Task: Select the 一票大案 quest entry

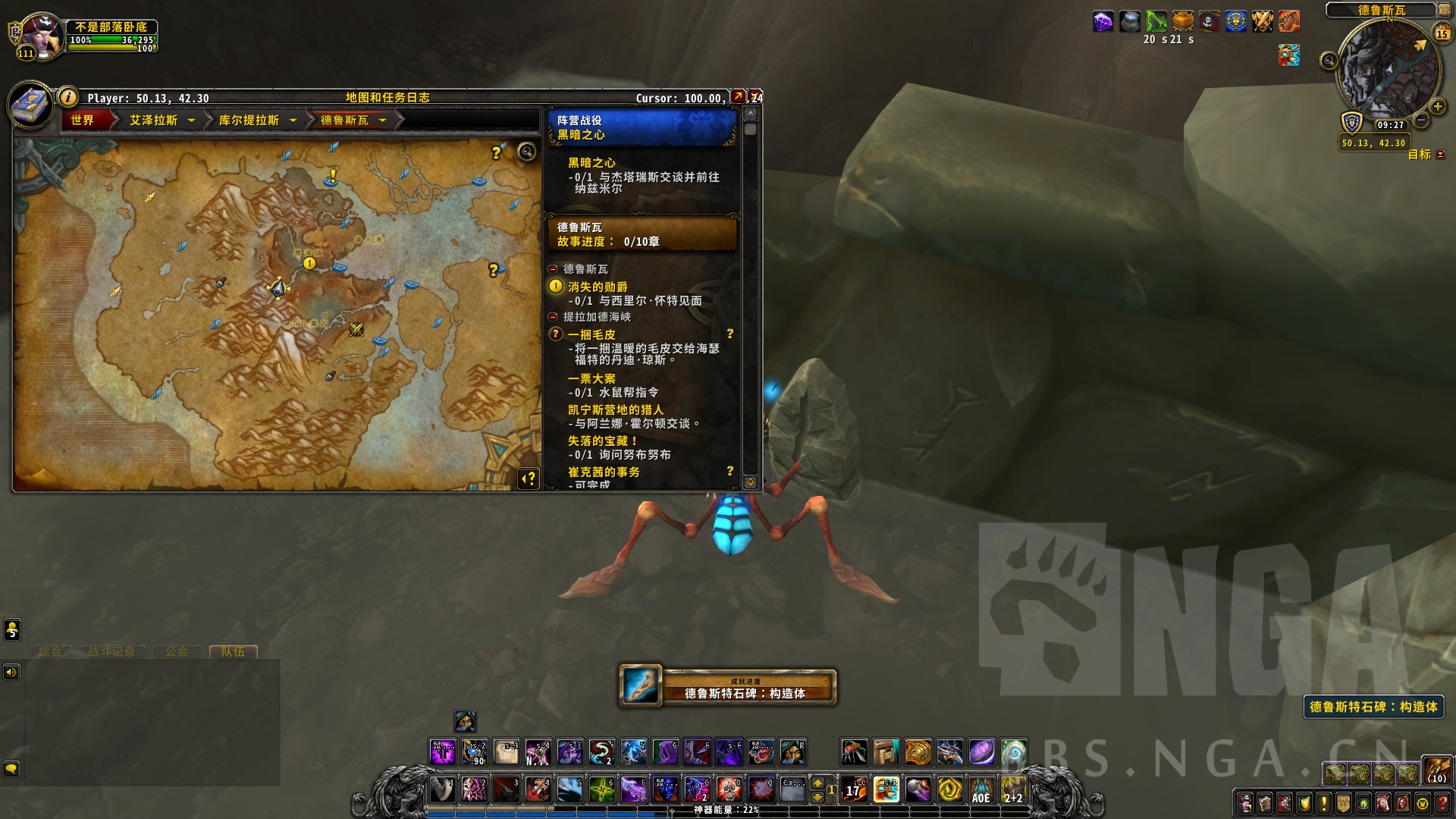Action: (x=591, y=378)
